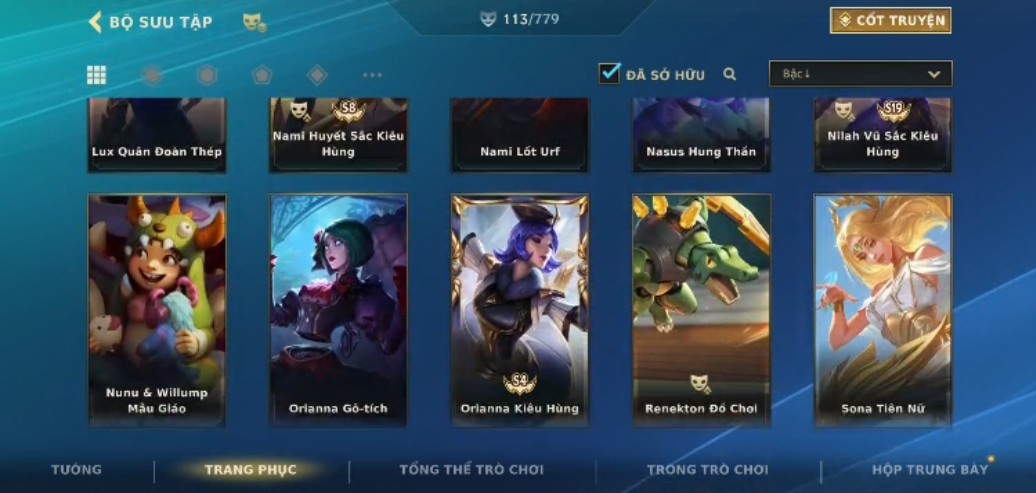This screenshot has width=1036, height=493.
Task: Open the Bậc sort dropdown
Action: click(860, 74)
